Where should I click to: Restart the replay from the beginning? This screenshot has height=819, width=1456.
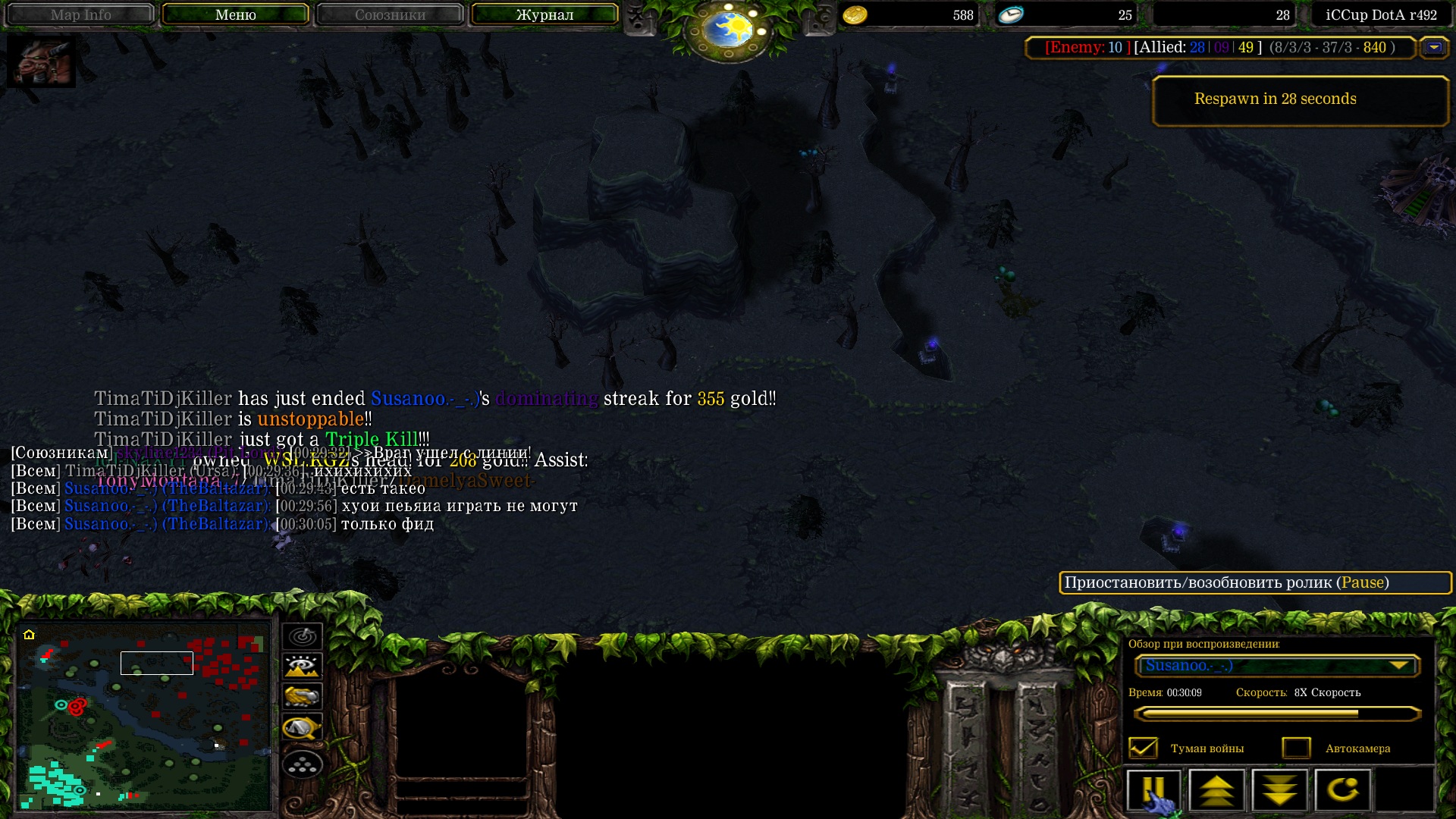(x=1342, y=790)
